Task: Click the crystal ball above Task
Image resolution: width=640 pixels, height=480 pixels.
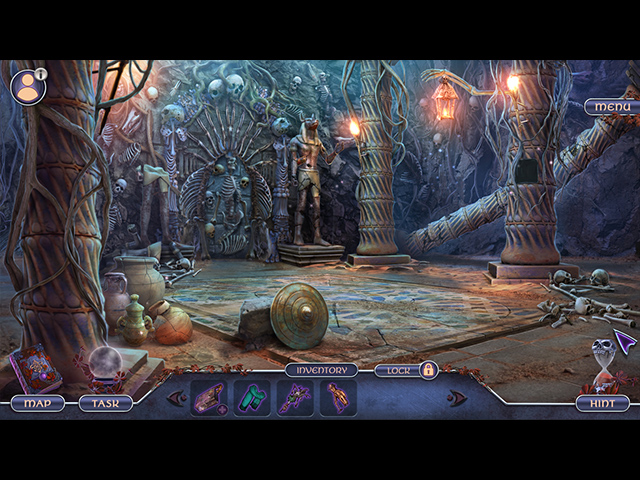Action: point(105,366)
